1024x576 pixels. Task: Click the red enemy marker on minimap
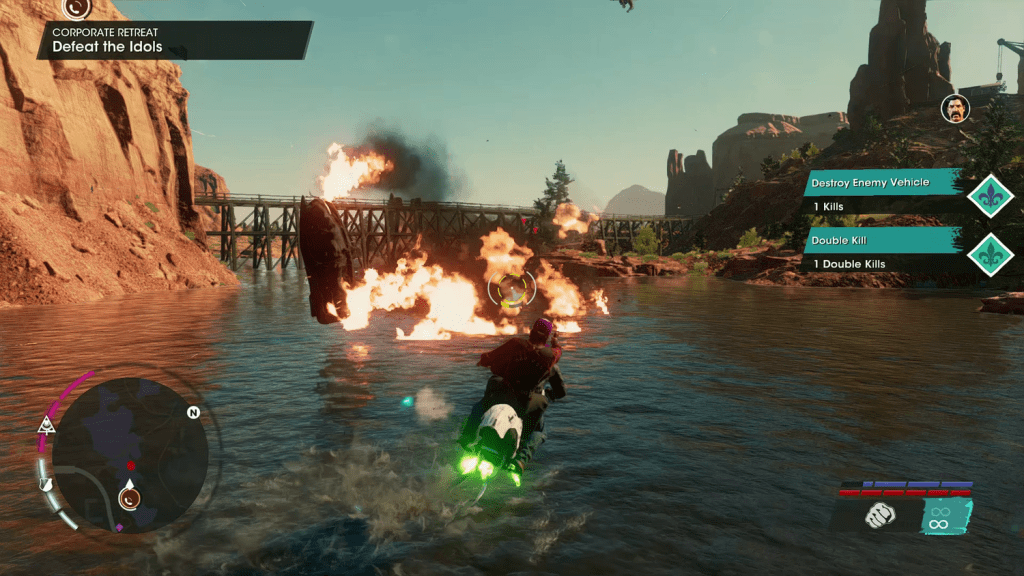130,465
